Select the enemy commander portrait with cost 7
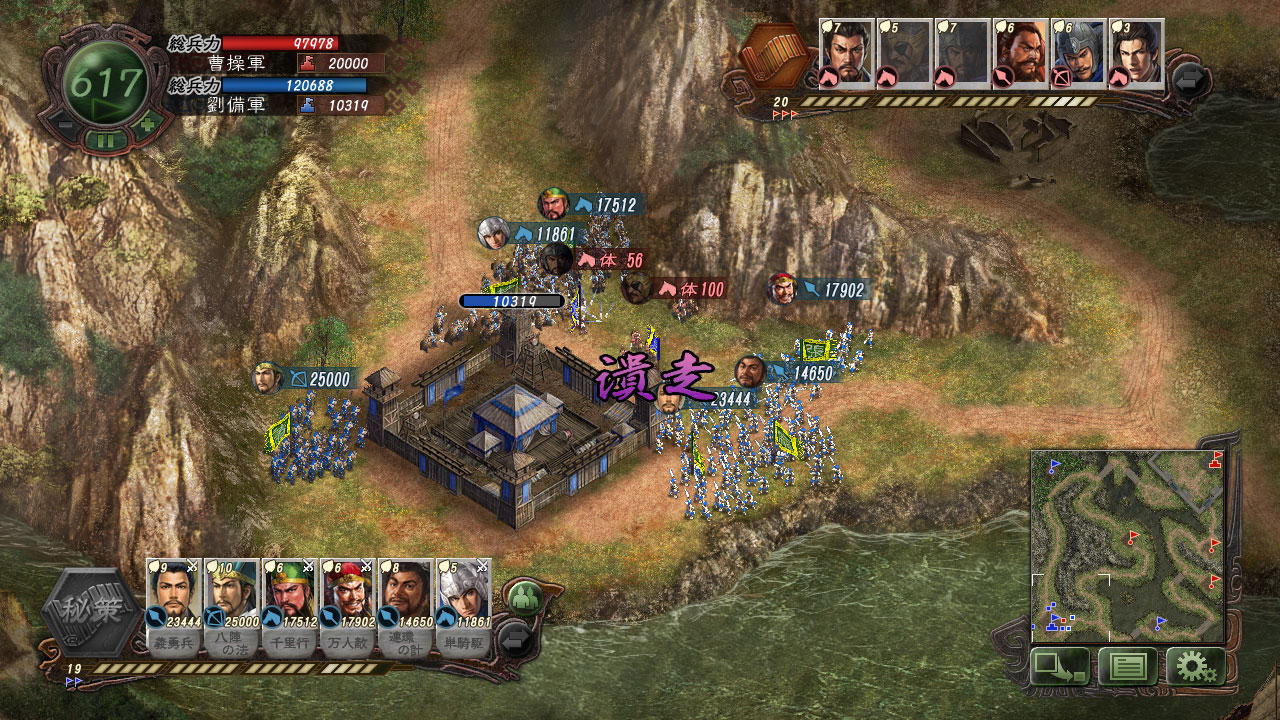The width and height of the screenshot is (1280, 720). tap(847, 54)
